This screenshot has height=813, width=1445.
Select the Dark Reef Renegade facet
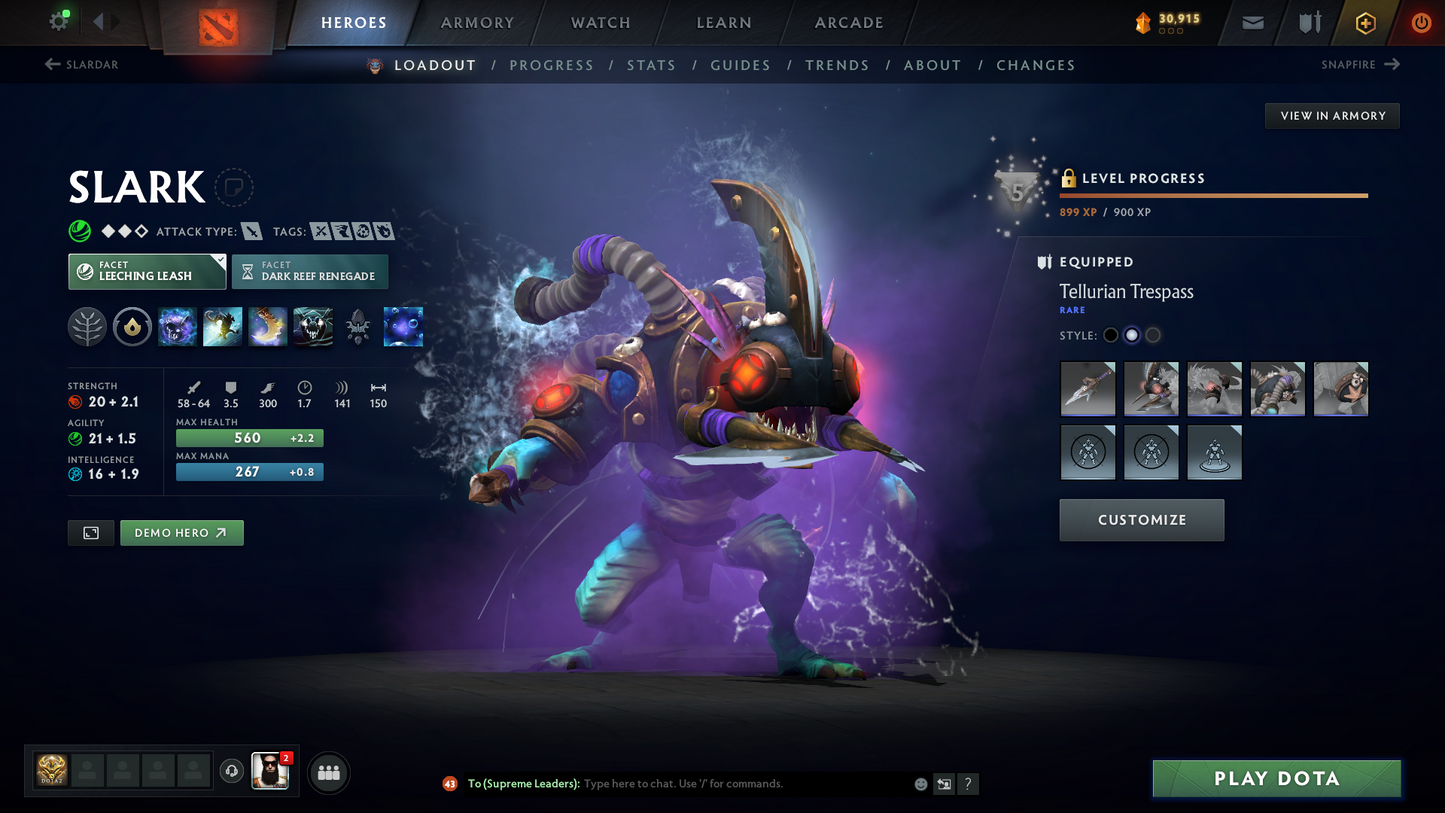(310, 271)
